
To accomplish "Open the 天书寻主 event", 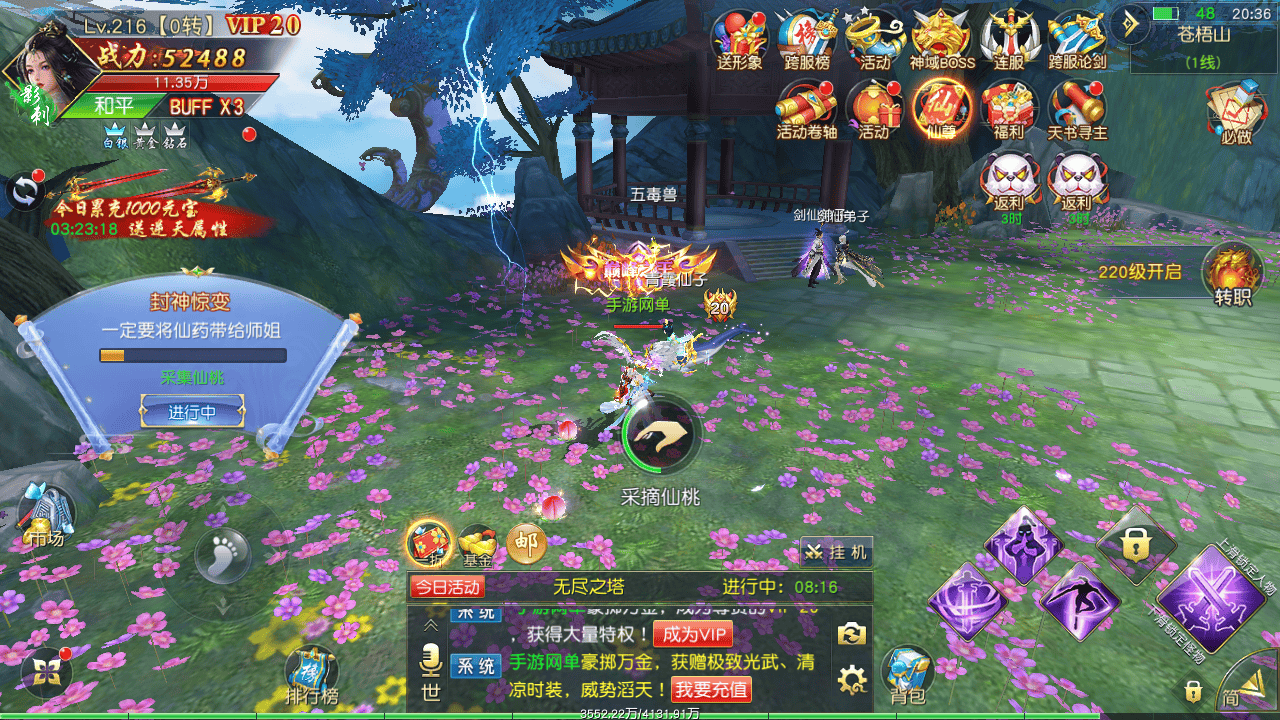I will [x=1077, y=106].
